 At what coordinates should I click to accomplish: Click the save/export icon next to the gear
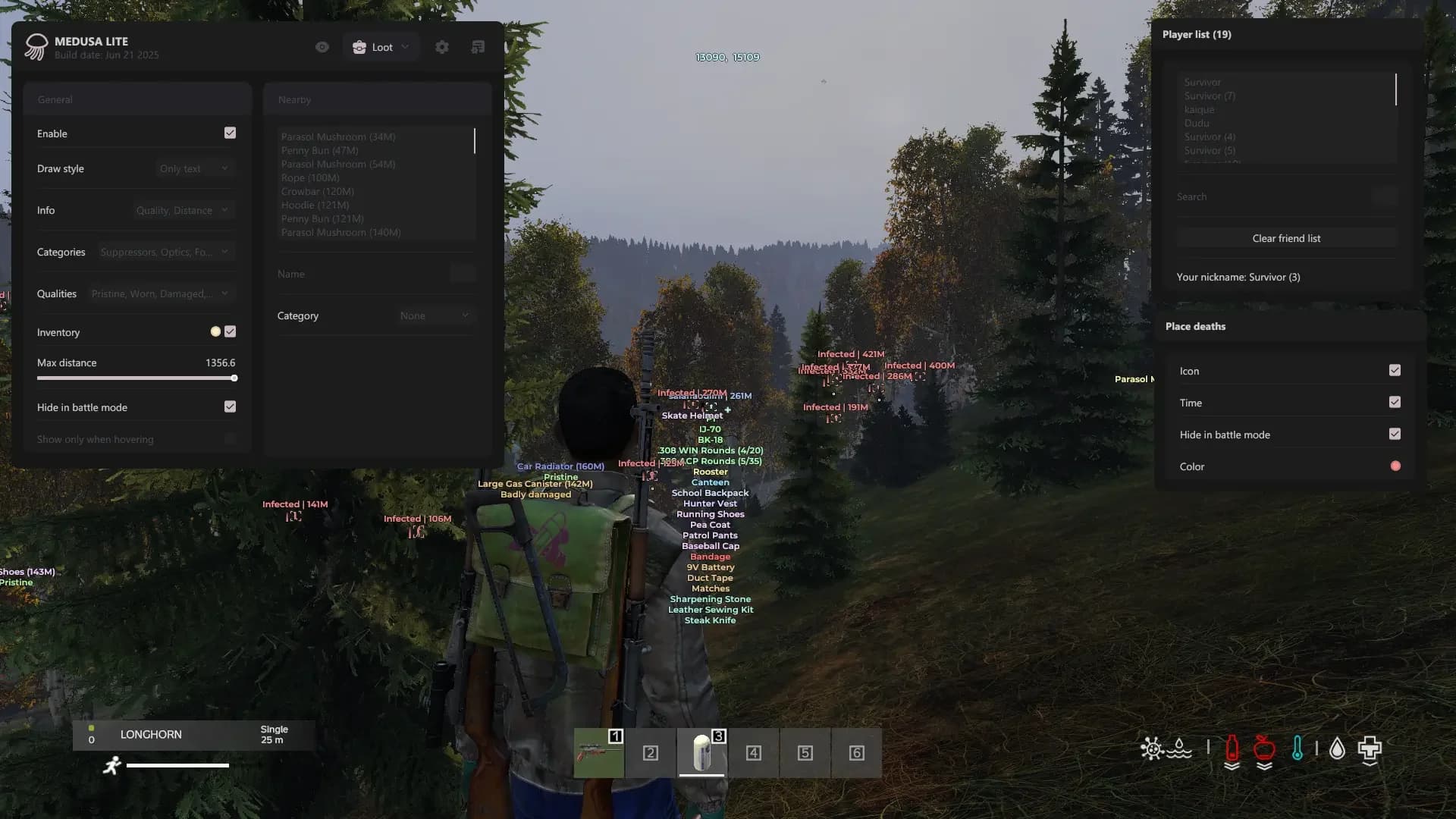coord(478,46)
